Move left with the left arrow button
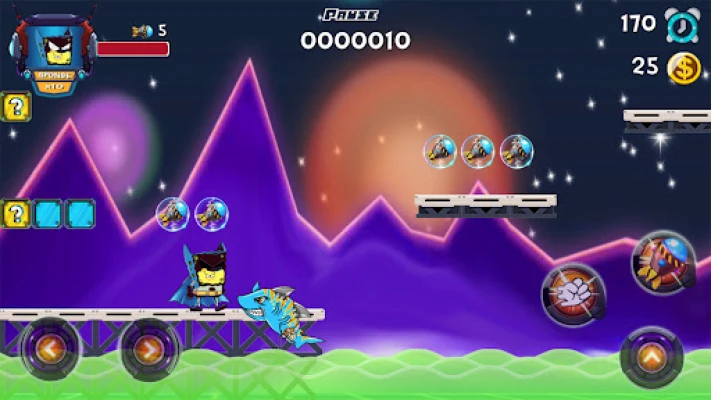 (x=48, y=350)
